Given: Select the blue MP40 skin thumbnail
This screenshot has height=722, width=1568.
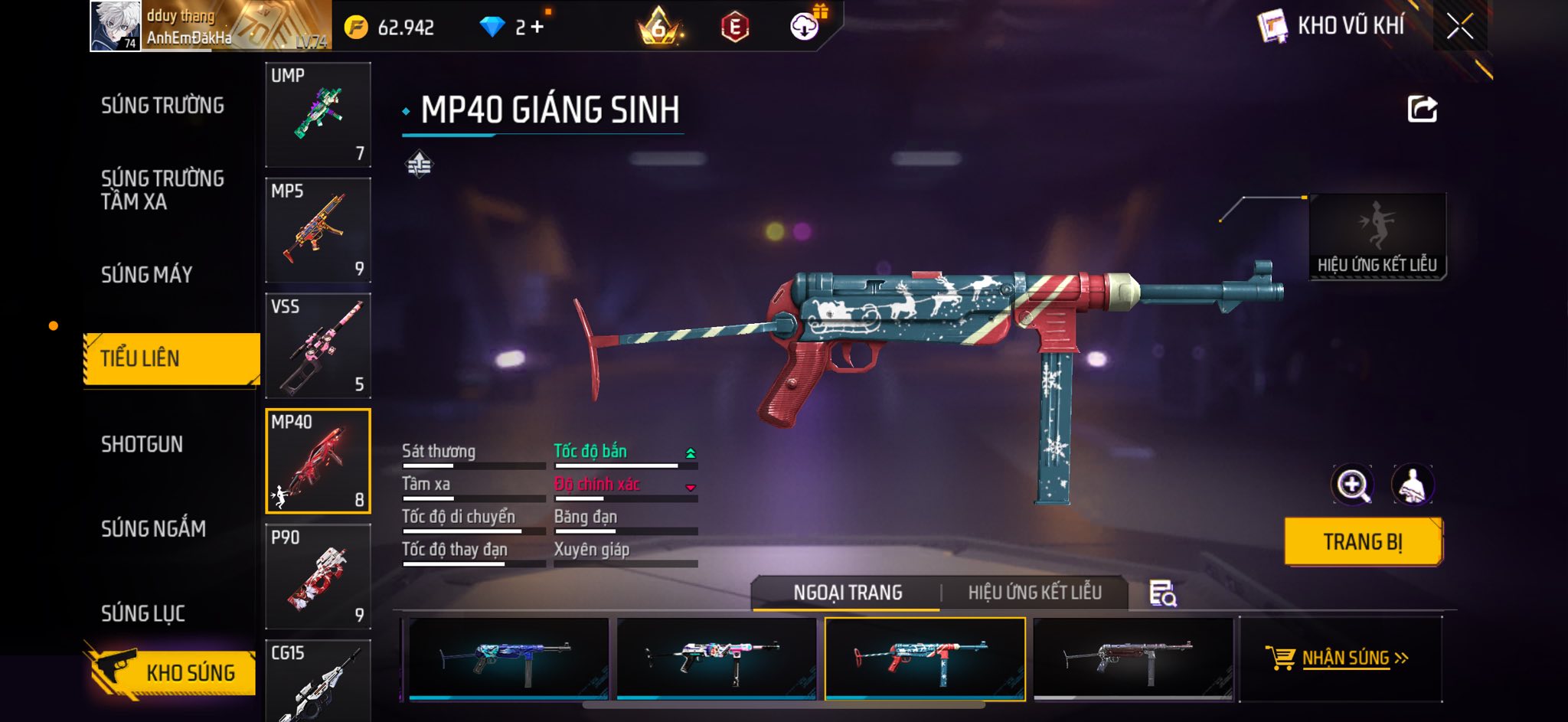Looking at the screenshot, I should (x=508, y=658).
